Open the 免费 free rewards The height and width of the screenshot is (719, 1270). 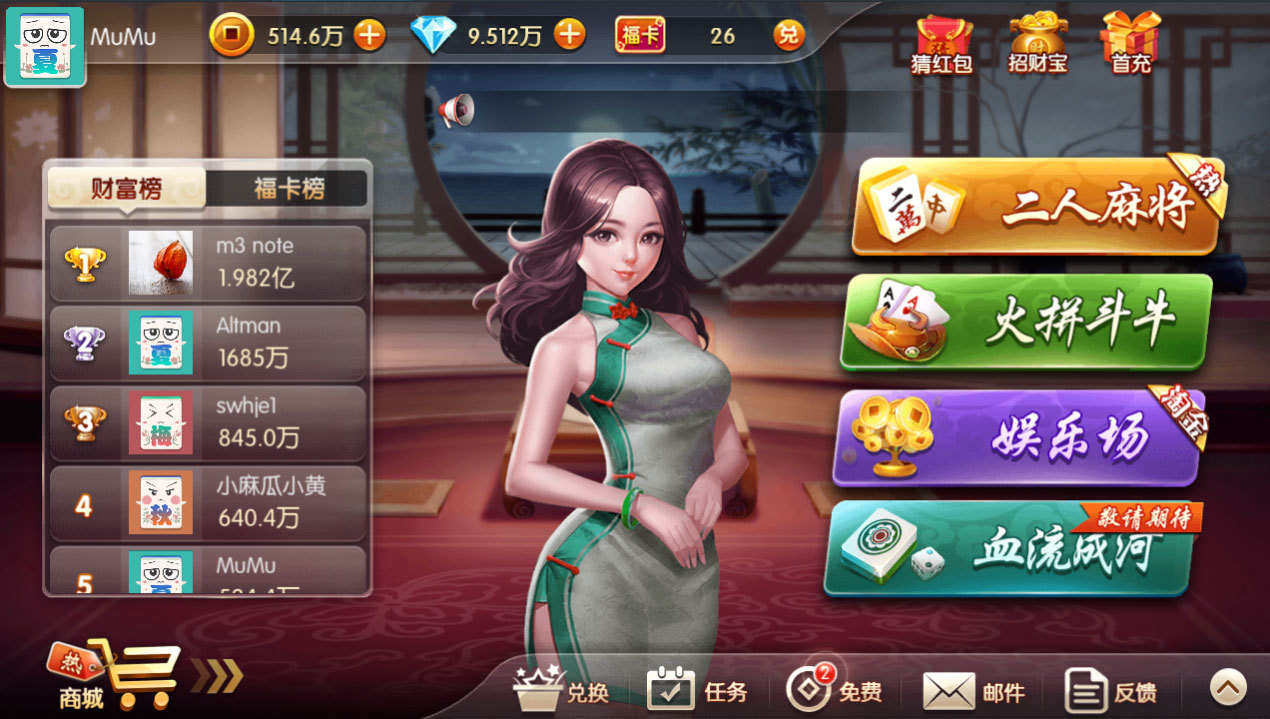833,689
